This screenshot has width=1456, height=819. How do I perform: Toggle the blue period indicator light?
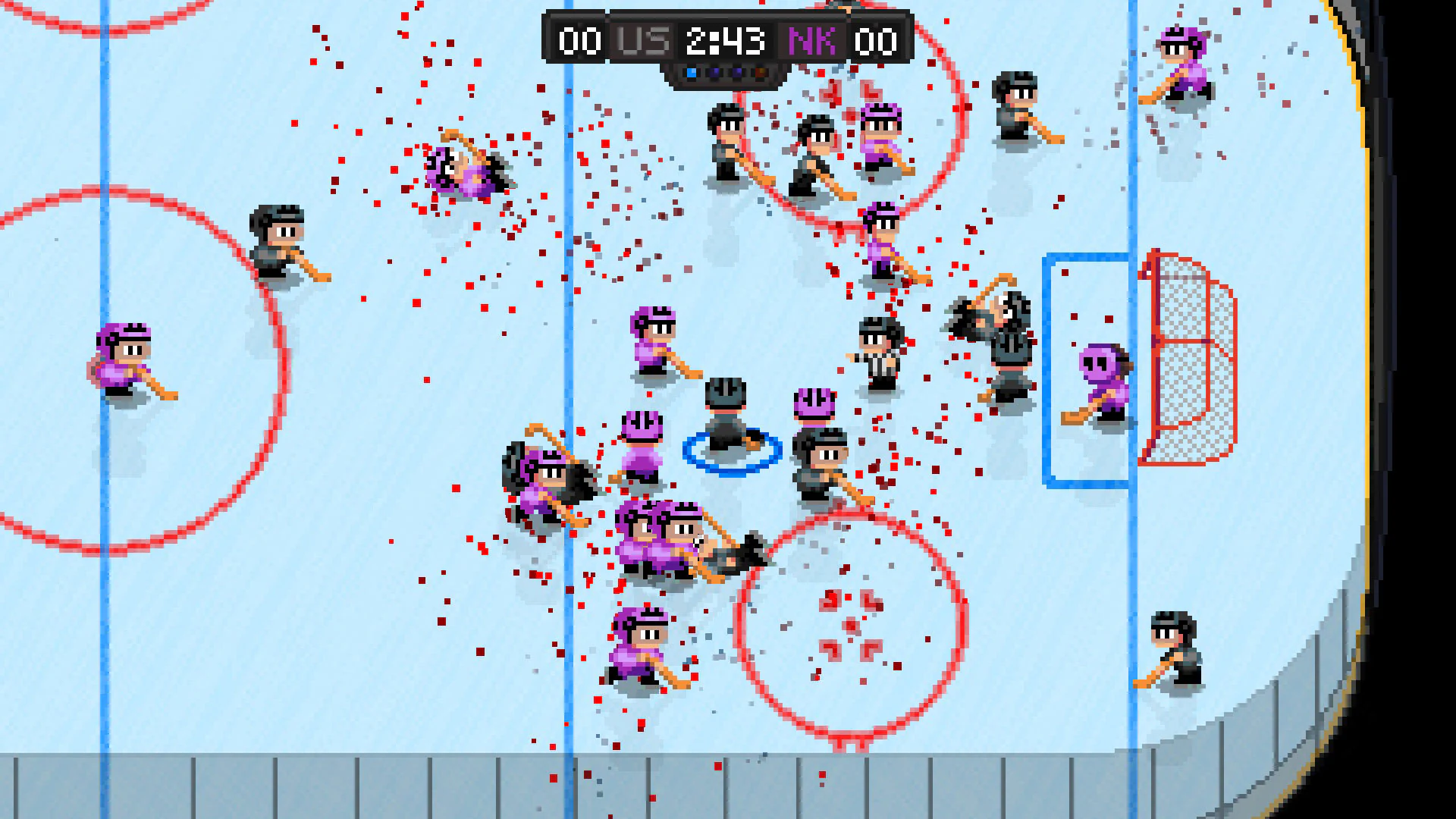click(x=691, y=74)
